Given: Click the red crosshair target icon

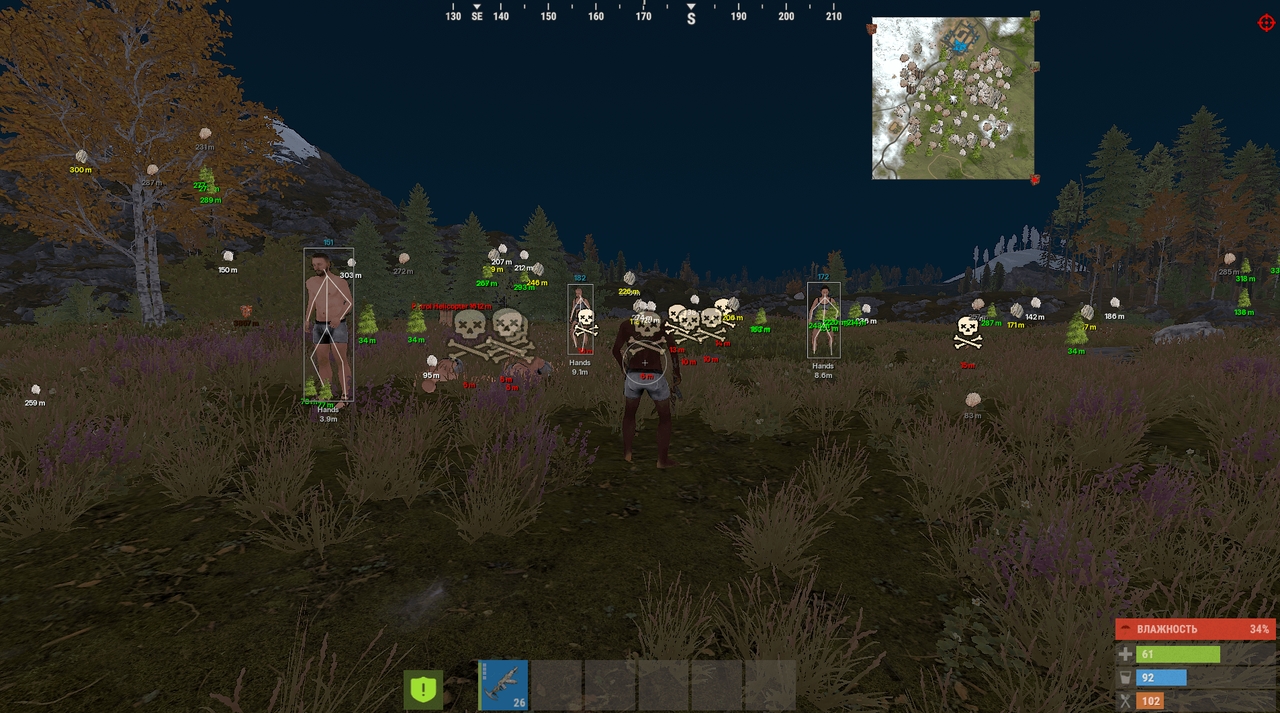Looking at the screenshot, I should pyautogui.click(x=1266, y=23).
